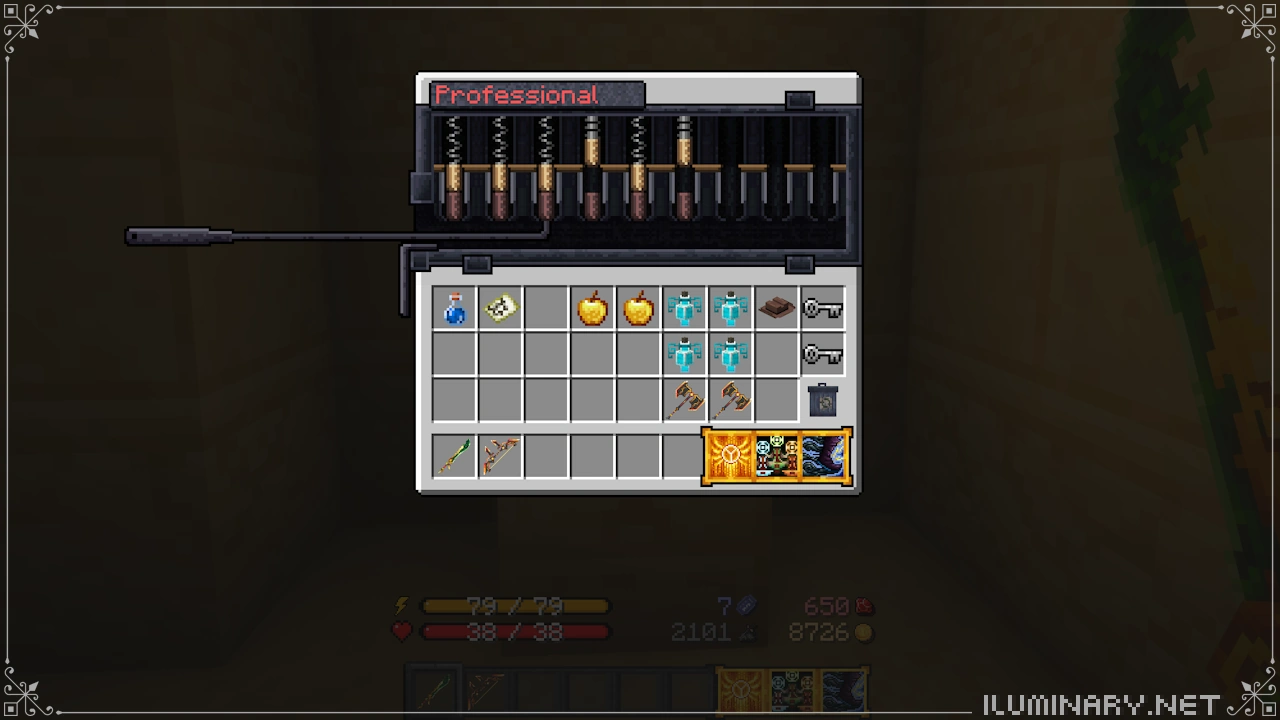
Task: Select the dark brick item
Action: pyautogui.click(x=776, y=308)
